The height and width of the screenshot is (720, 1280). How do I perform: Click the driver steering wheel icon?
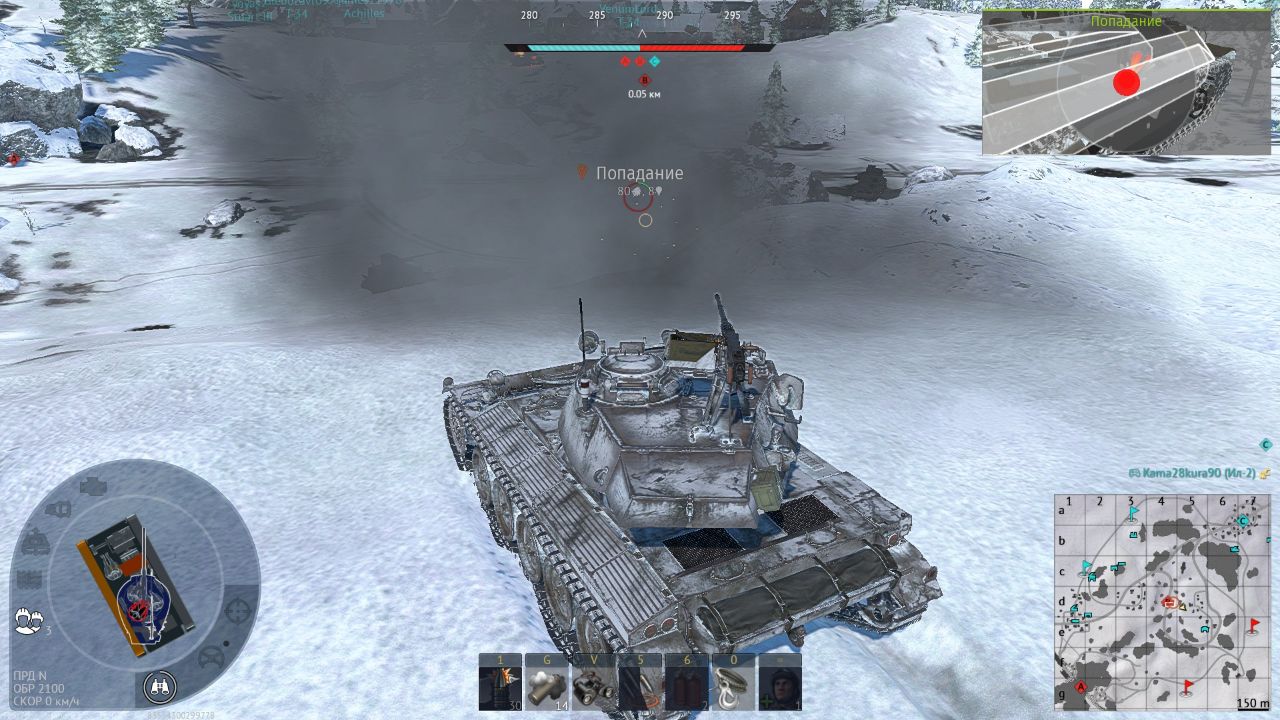pyautogui.click(x=211, y=656)
